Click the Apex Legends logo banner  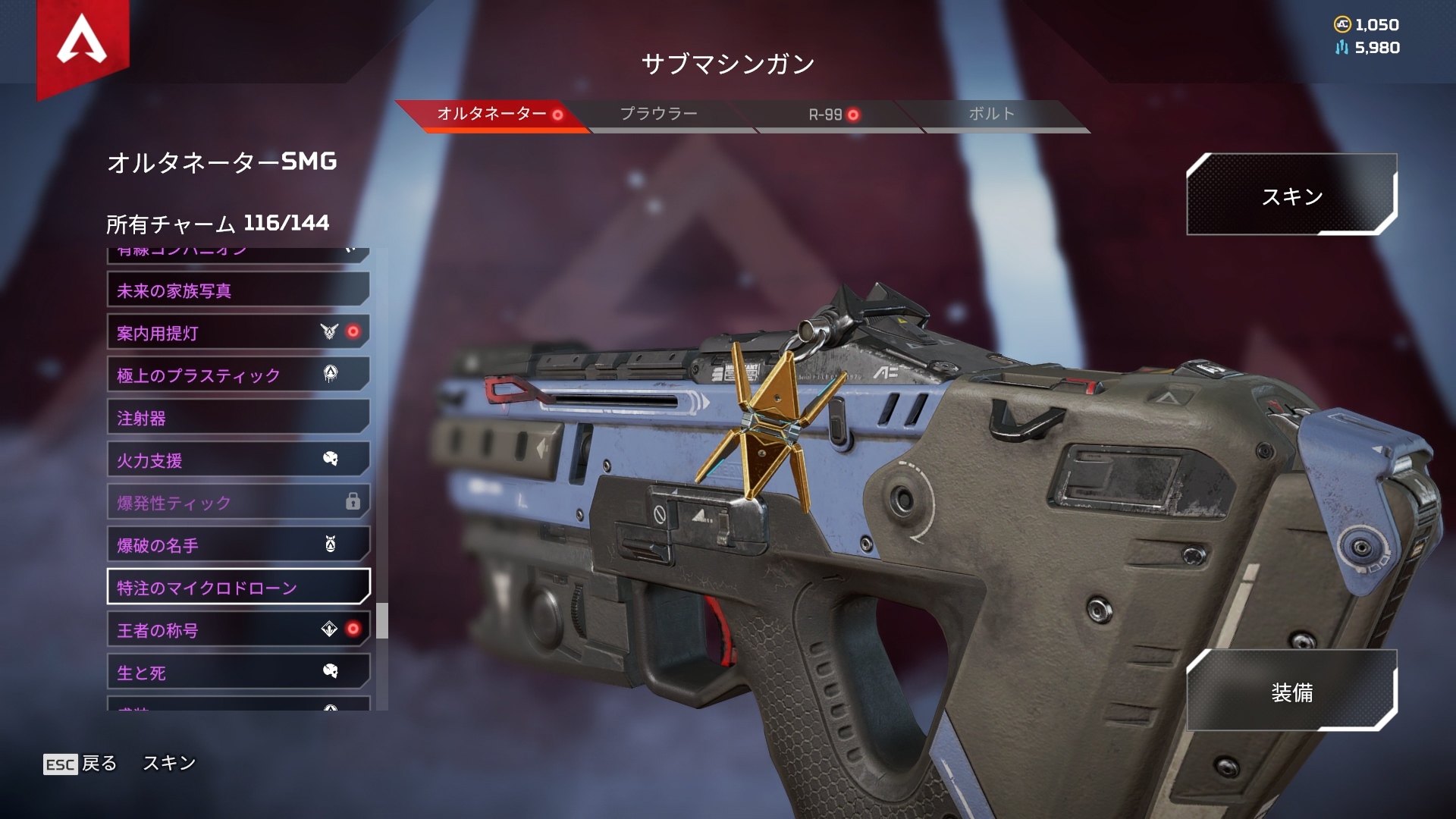[83, 42]
